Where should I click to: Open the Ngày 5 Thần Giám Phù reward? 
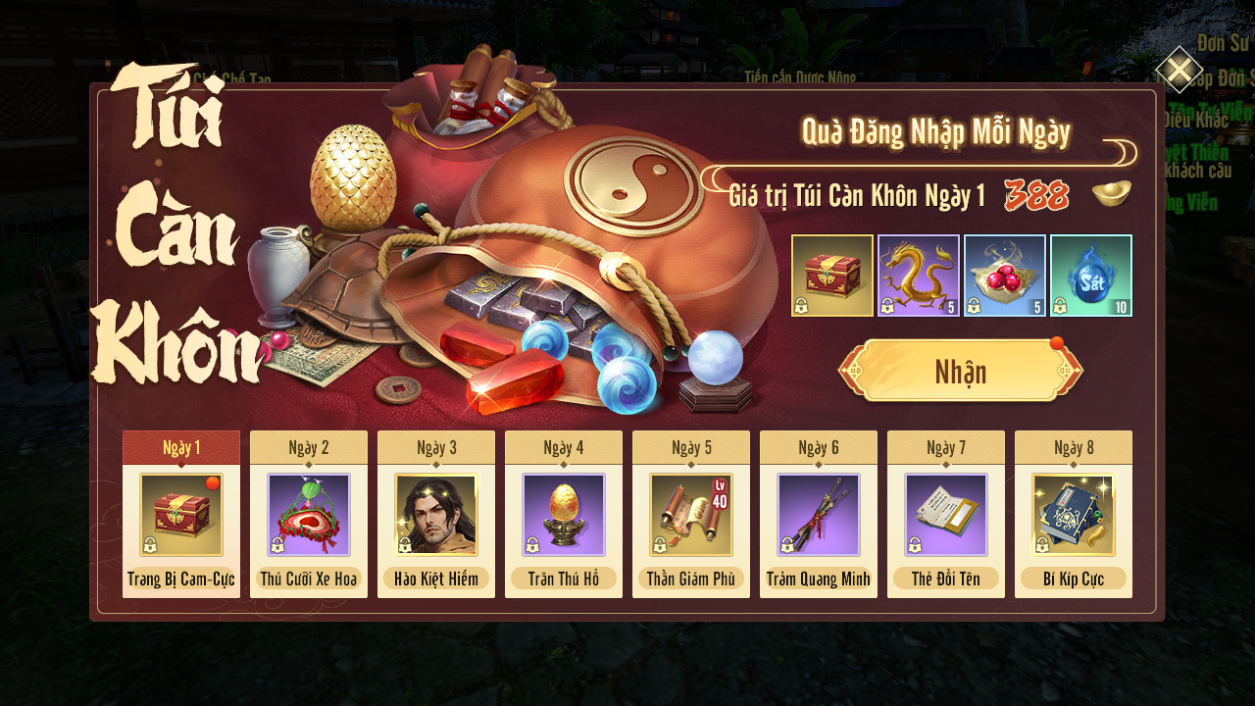(691, 515)
